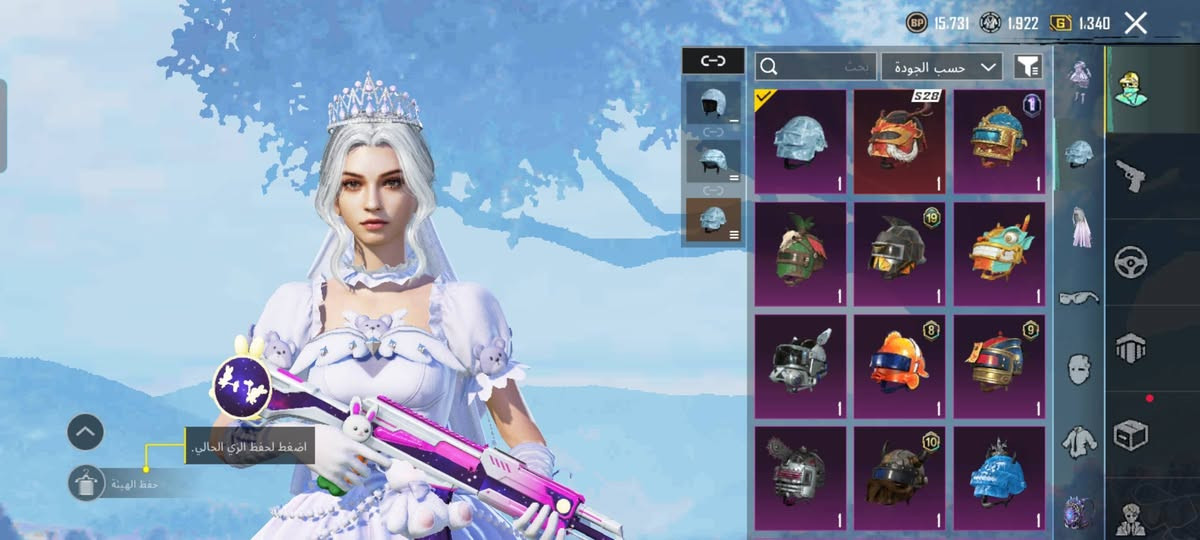
Task: Select the orange helmet with level 8 badge
Action: pyautogui.click(x=899, y=366)
